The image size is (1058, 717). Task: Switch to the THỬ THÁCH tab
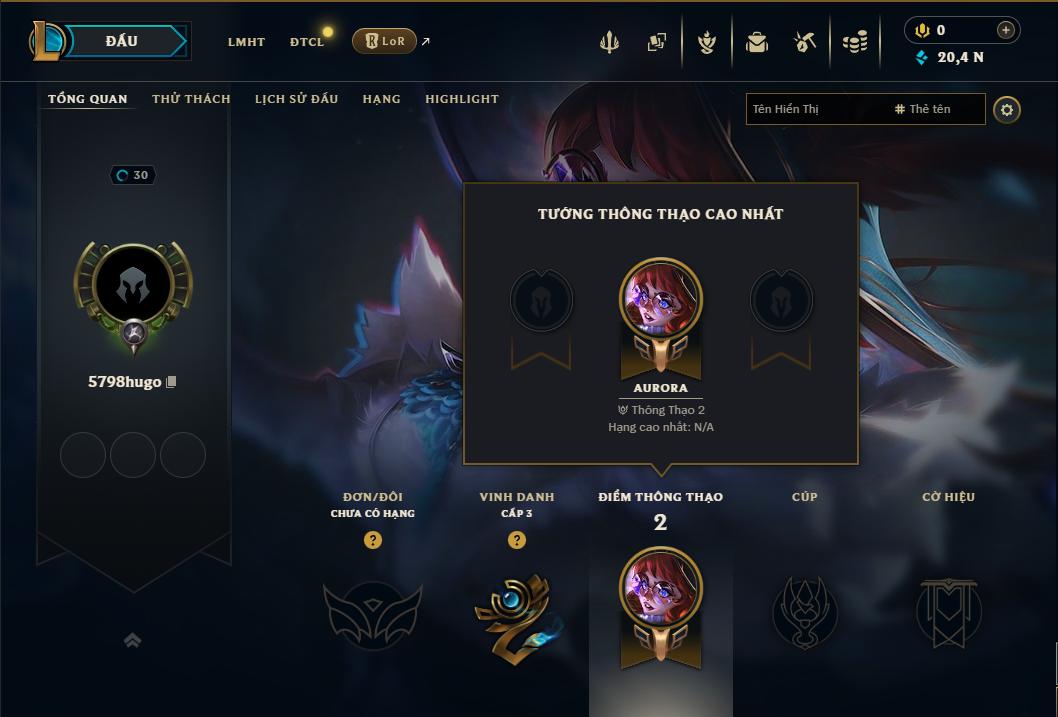tap(191, 99)
